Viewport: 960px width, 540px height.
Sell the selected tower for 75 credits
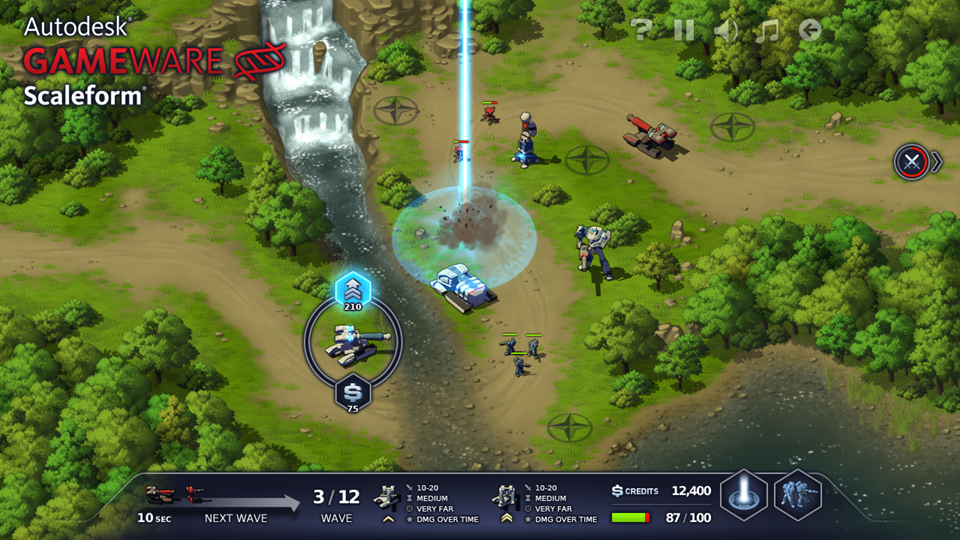click(352, 392)
